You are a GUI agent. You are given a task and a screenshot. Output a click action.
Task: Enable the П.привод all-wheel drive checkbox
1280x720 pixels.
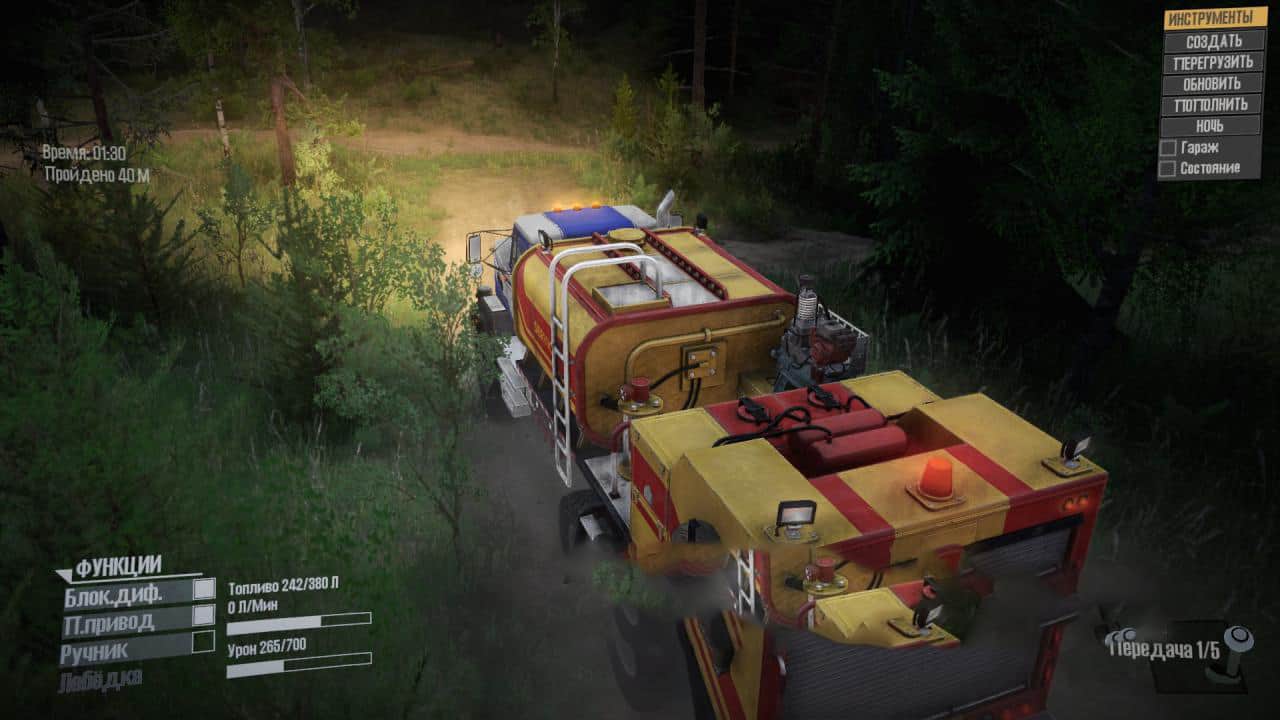204,615
